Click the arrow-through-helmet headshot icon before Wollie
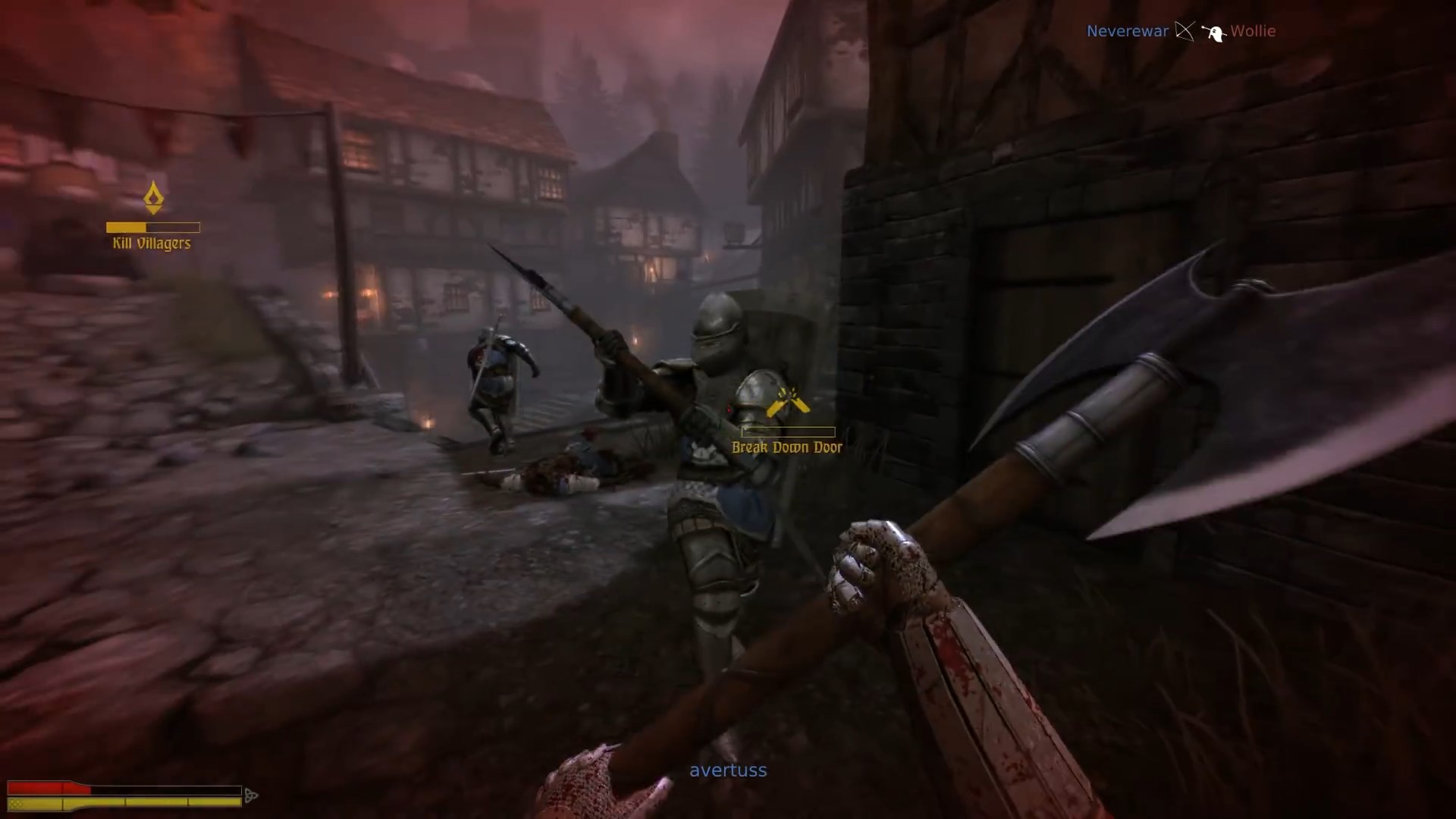 pyautogui.click(x=1216, y=32)
